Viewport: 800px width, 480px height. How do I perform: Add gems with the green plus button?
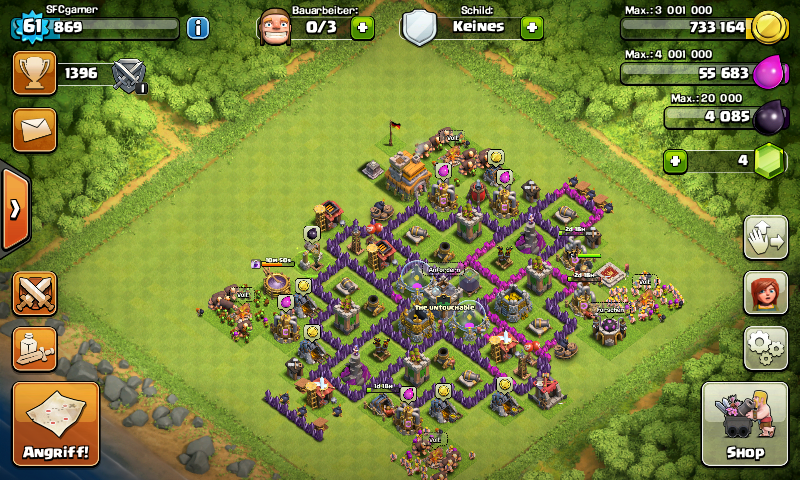pyautogui.click(x=676, y=160)
